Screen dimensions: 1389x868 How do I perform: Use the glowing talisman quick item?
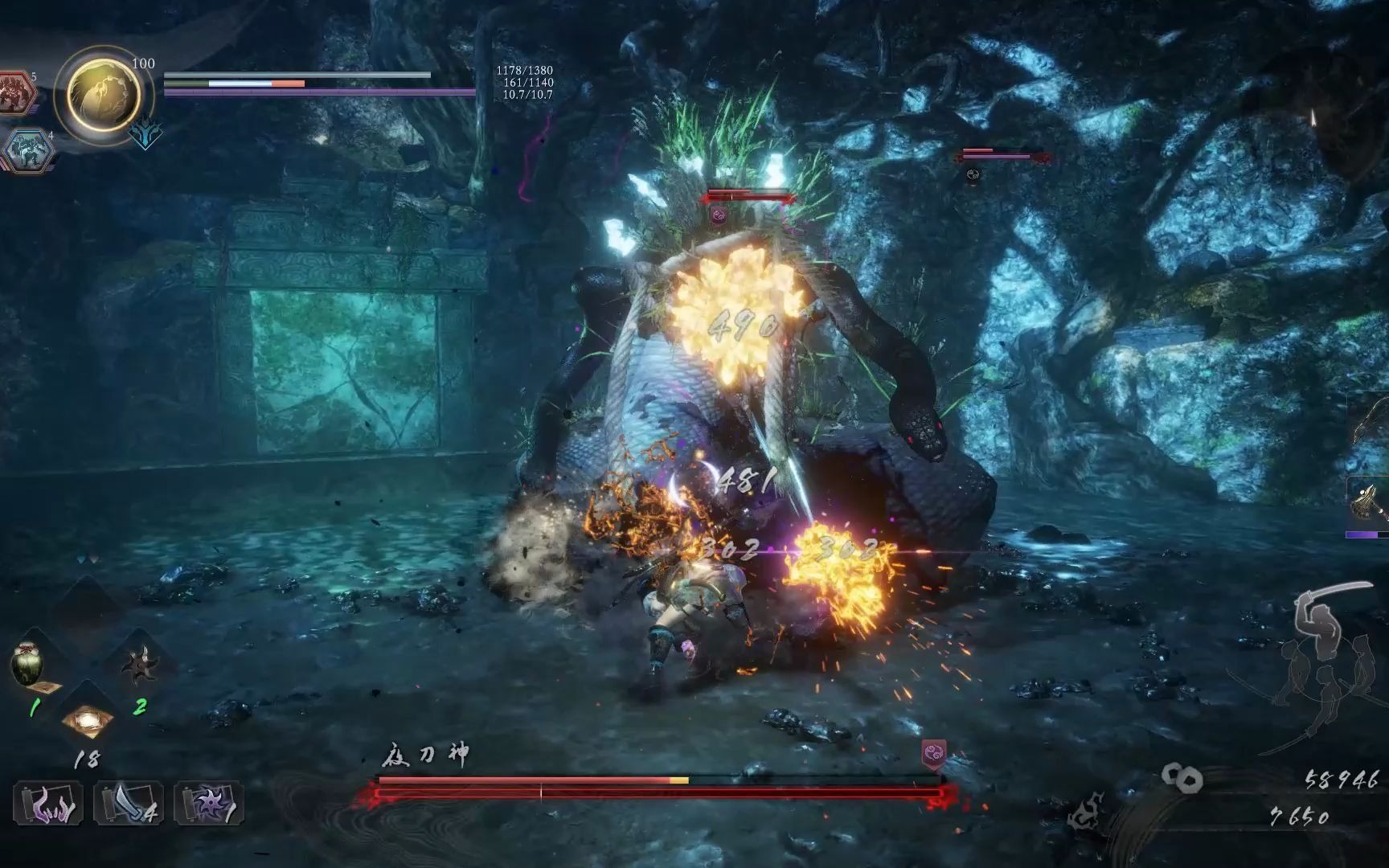coord(88,718)
